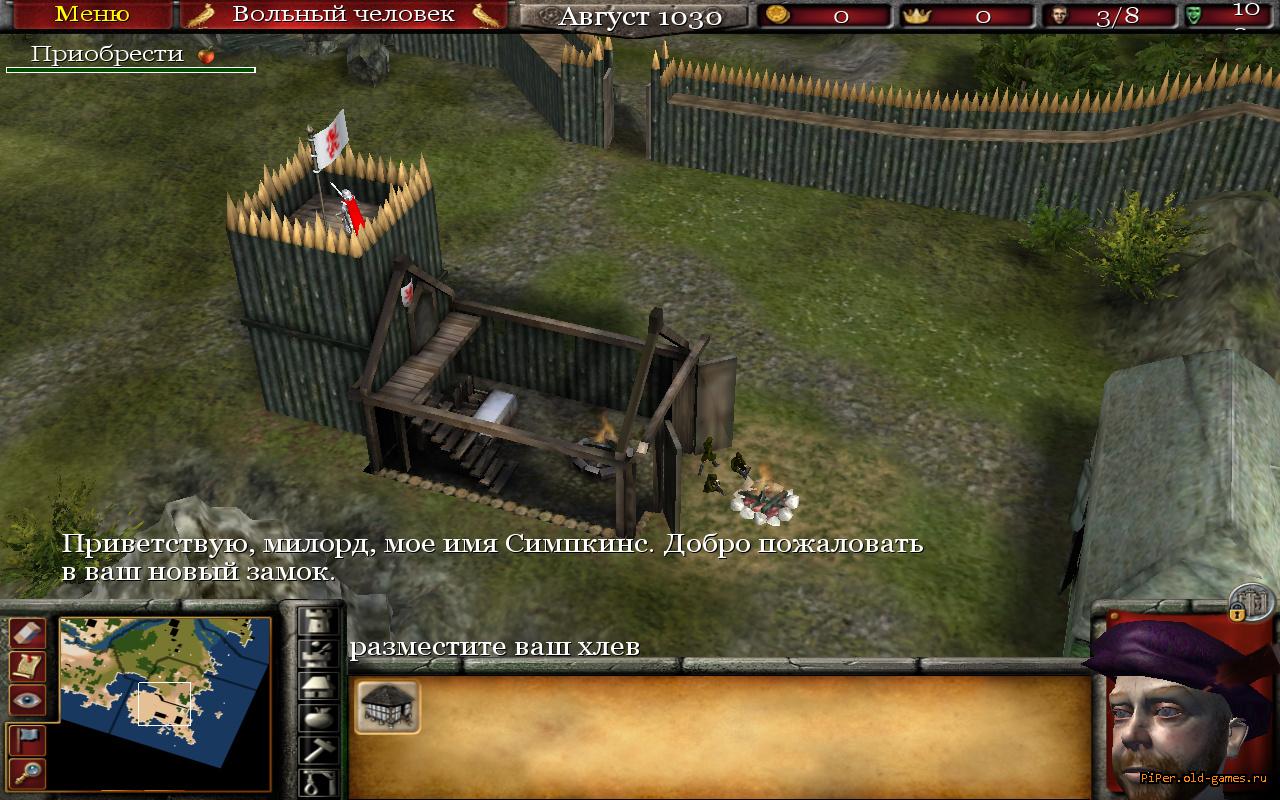Screen dimensions: 1280x800
Task: Click the Вольный человек rank banner
Action: (343, 15)
